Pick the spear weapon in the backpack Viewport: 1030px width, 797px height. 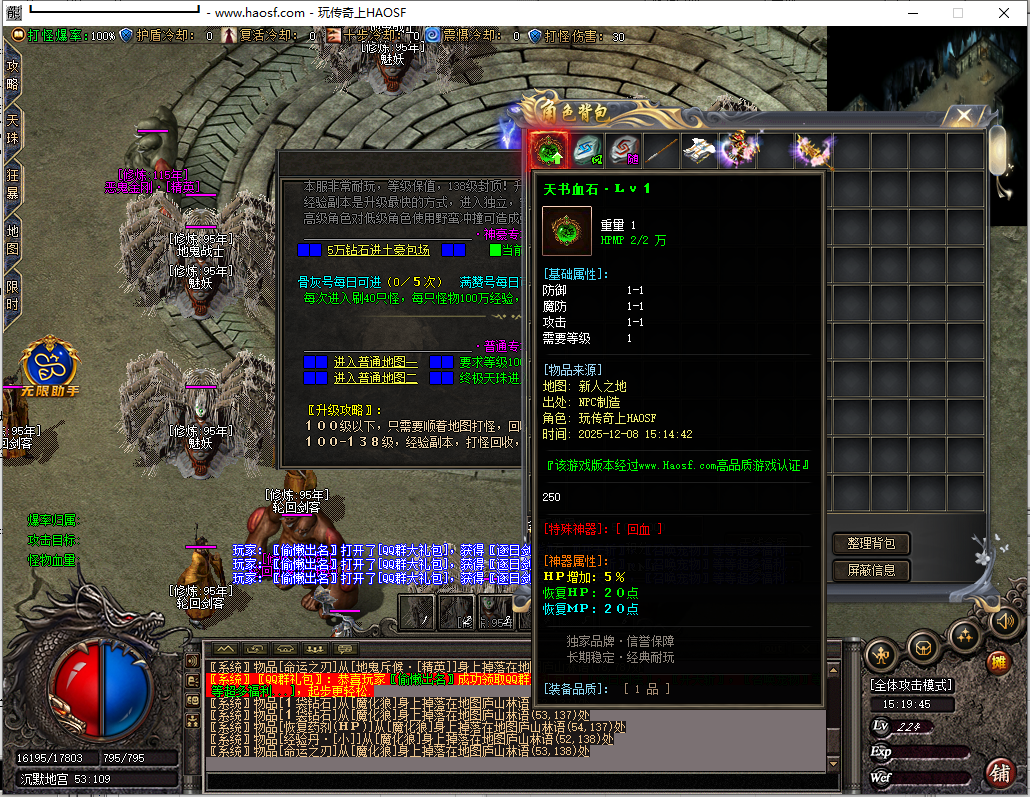click(662, 150)
